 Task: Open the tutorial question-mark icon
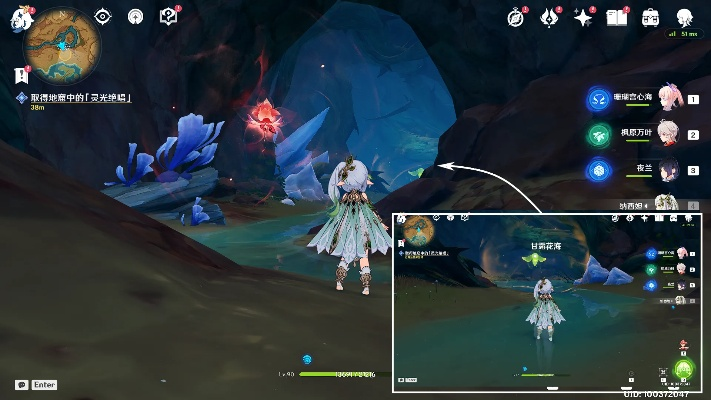pyautogui.click(x=169, y=16)
